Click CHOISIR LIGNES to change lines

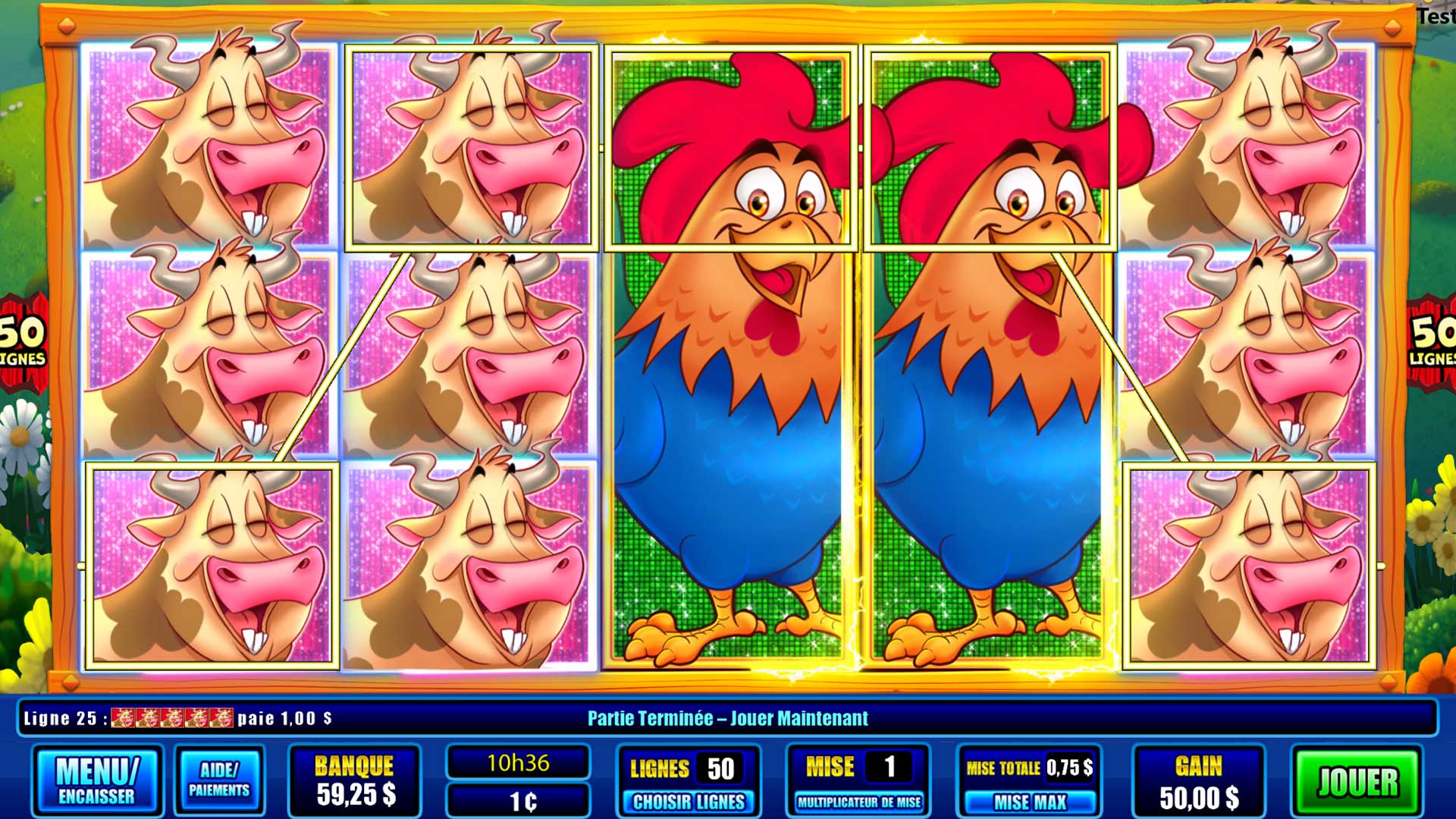tap(687, 800)
